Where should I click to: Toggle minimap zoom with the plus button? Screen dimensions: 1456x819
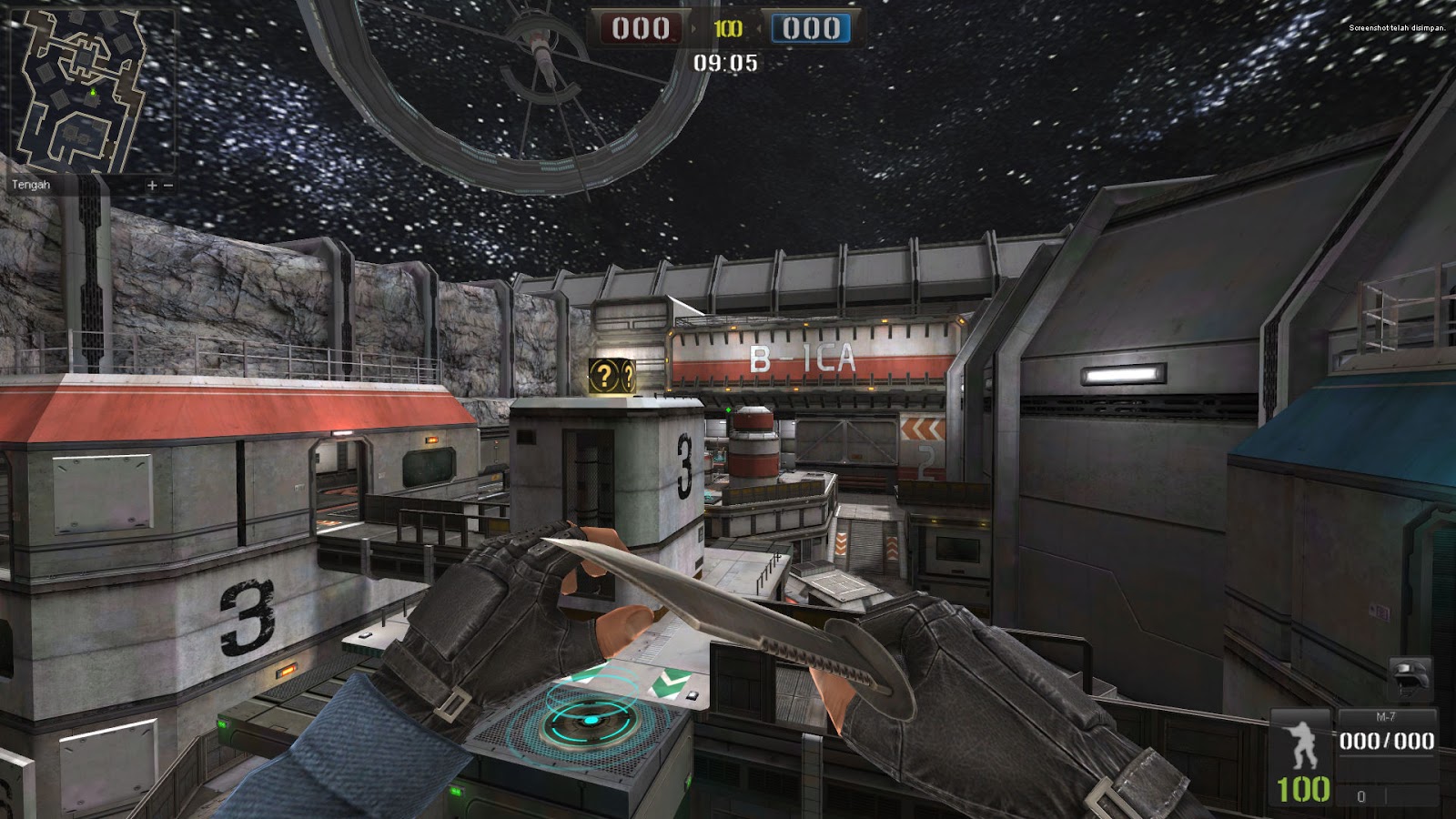pyautogui.click(x=150, y=186)
